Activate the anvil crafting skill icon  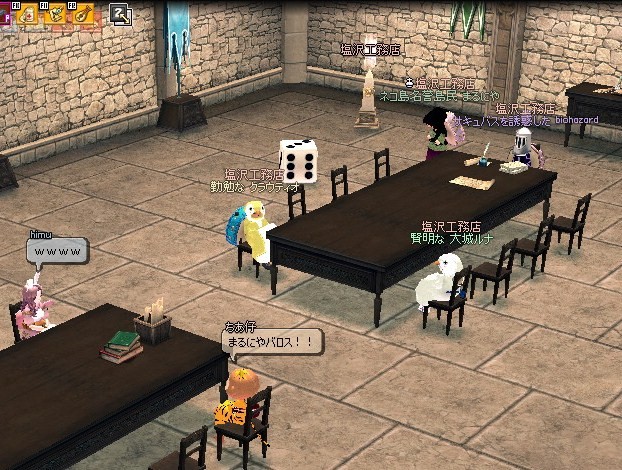57,13
